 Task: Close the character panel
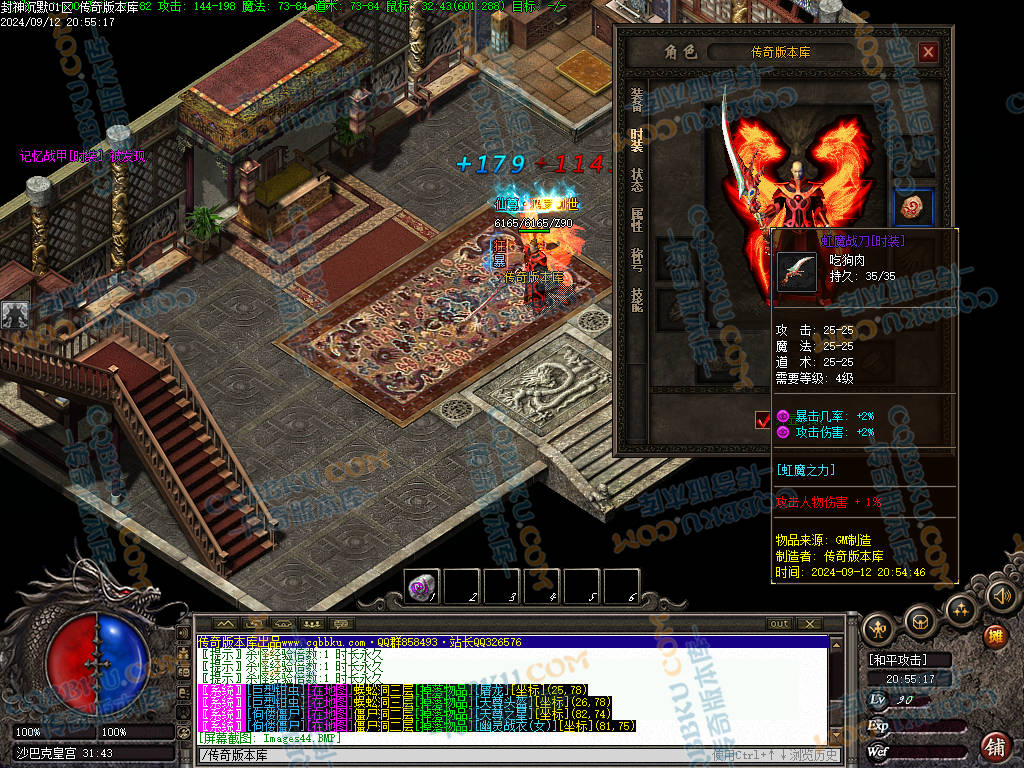pos(928,52)
